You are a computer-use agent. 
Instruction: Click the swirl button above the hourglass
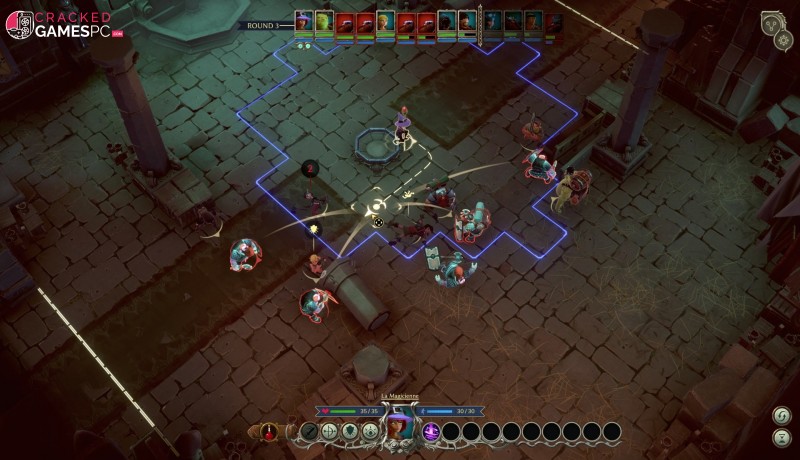click(x=781, y=415)
